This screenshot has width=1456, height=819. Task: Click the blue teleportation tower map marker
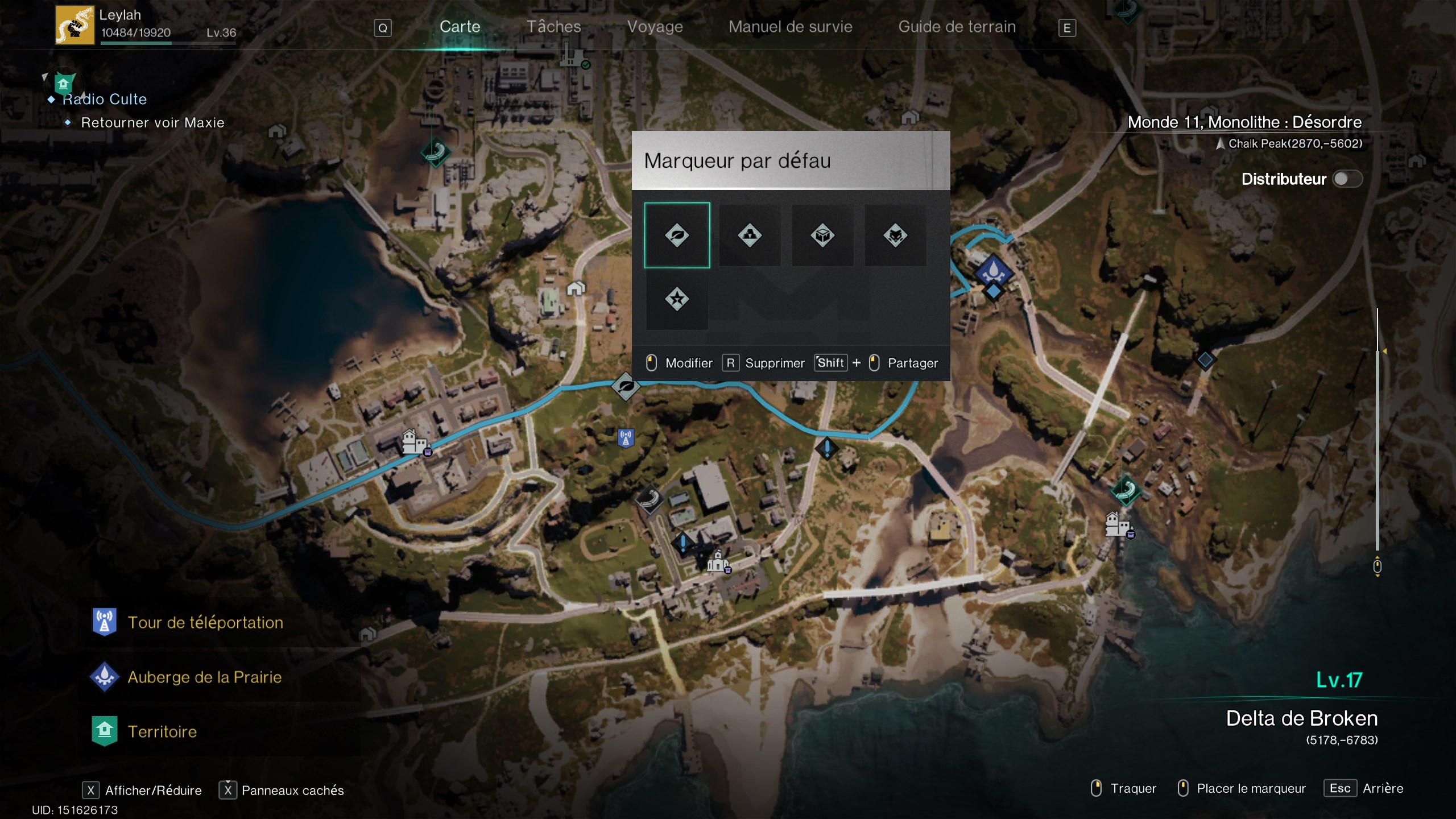pyautogui.click(x=626, y=438)
